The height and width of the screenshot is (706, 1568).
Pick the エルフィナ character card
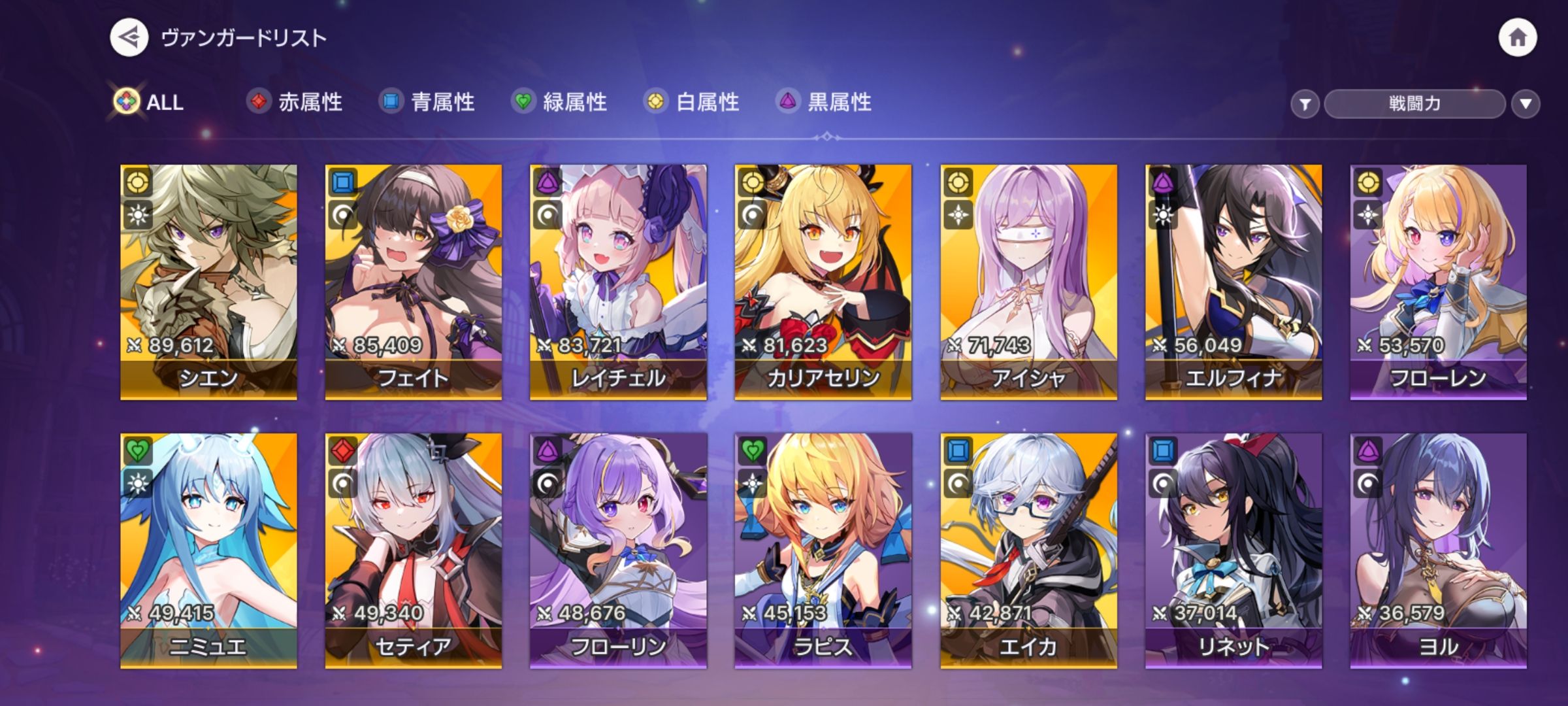(1233, 281)
